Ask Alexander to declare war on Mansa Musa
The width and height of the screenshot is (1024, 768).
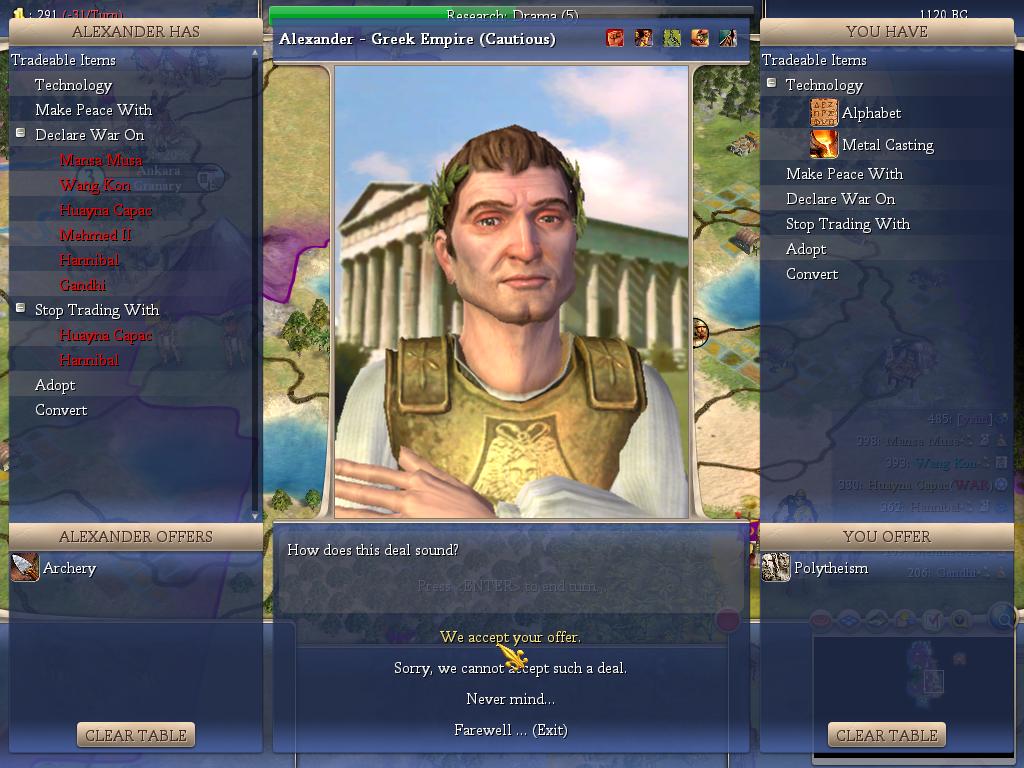pyautogui.click(x=100, y=160)
